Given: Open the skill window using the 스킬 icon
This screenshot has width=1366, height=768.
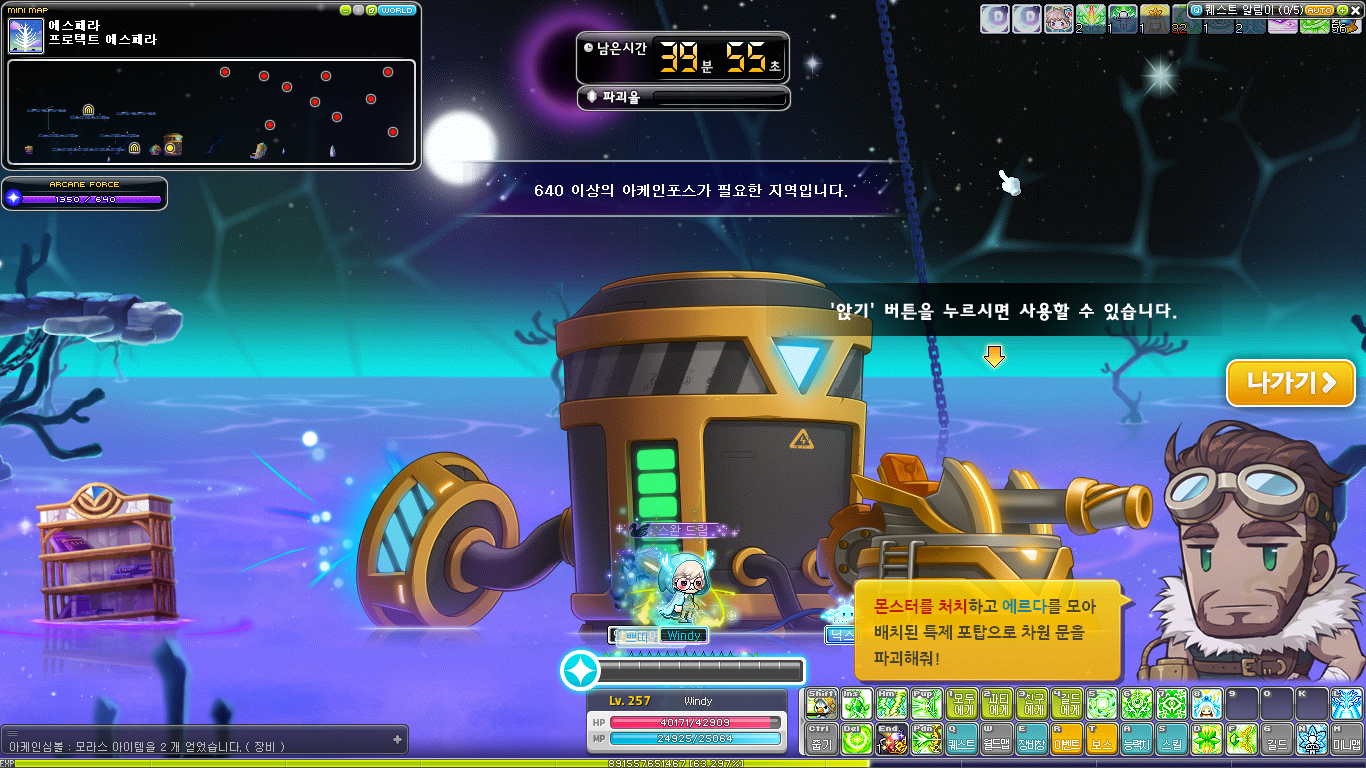Looking at the screenshot, I should tap(1170, 740).
